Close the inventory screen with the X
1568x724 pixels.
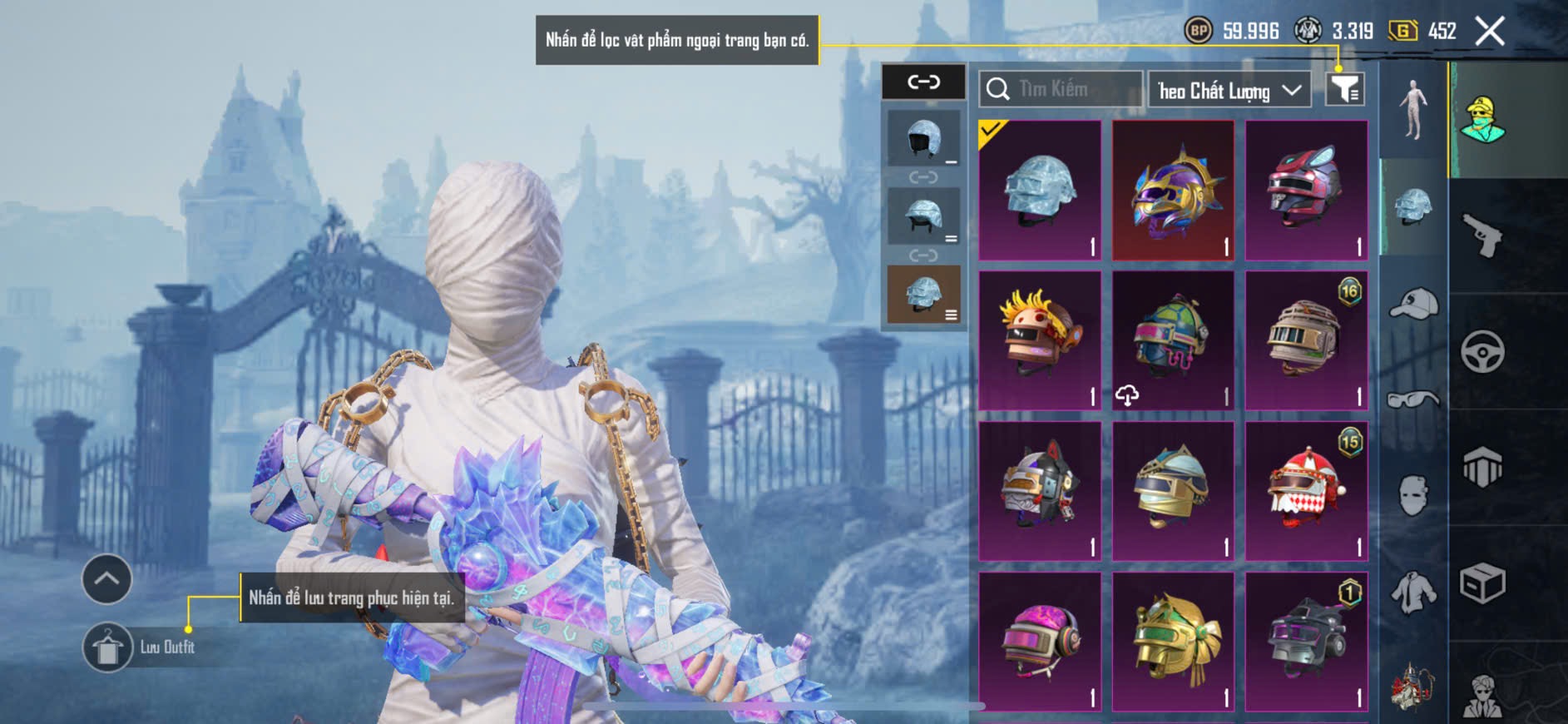(1489, 32)
